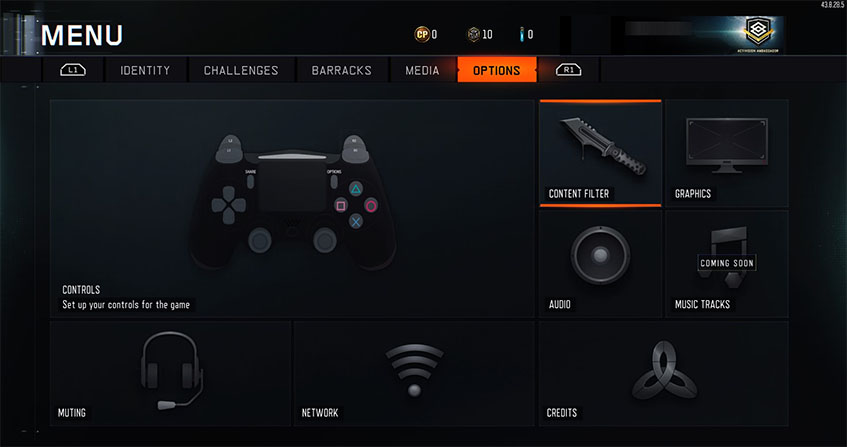This screenshot has width=847, height=447.
Task: View the Credits tile
Action: [663, 372]
